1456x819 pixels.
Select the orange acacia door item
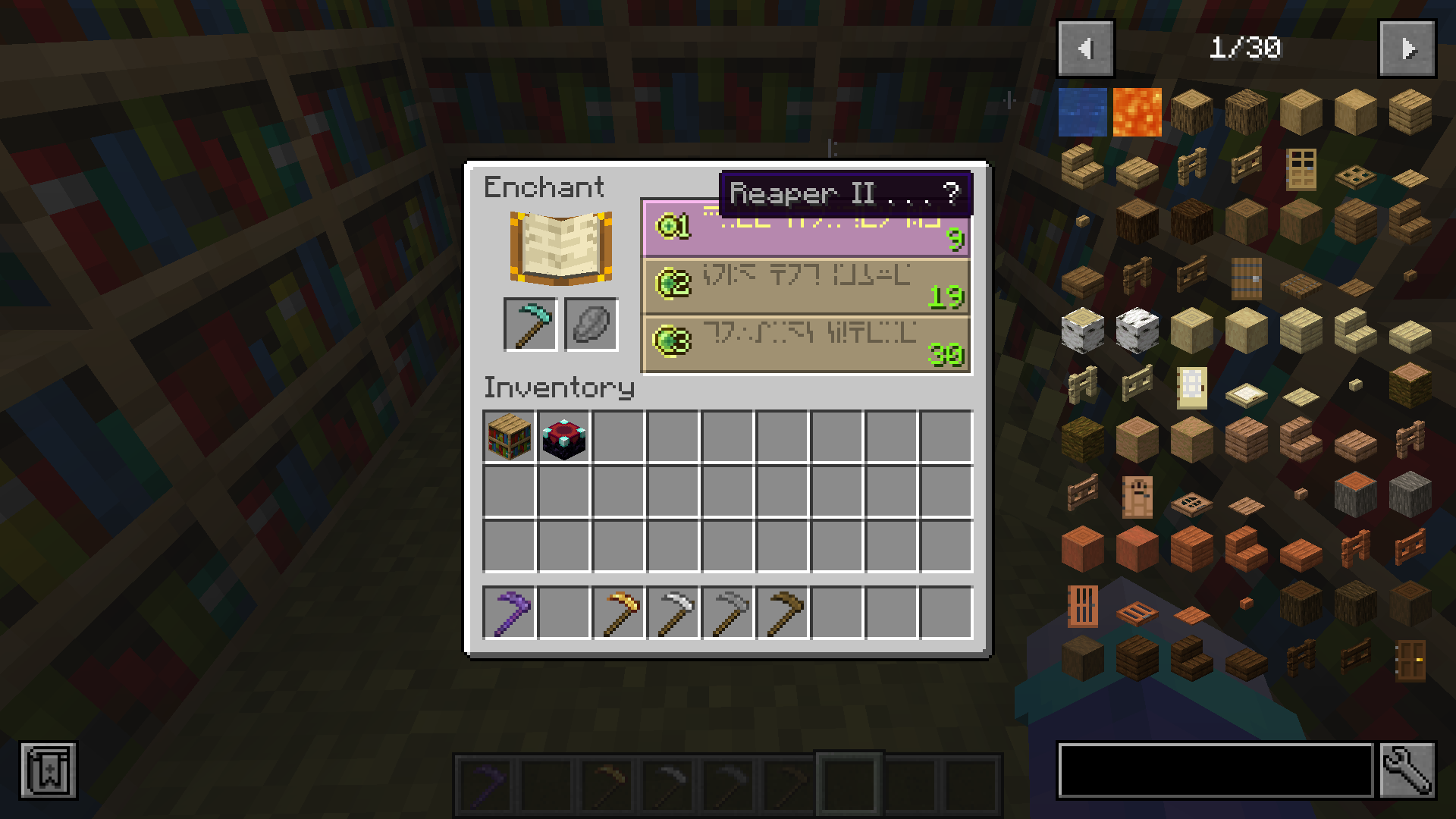[x=1083, y=607]
